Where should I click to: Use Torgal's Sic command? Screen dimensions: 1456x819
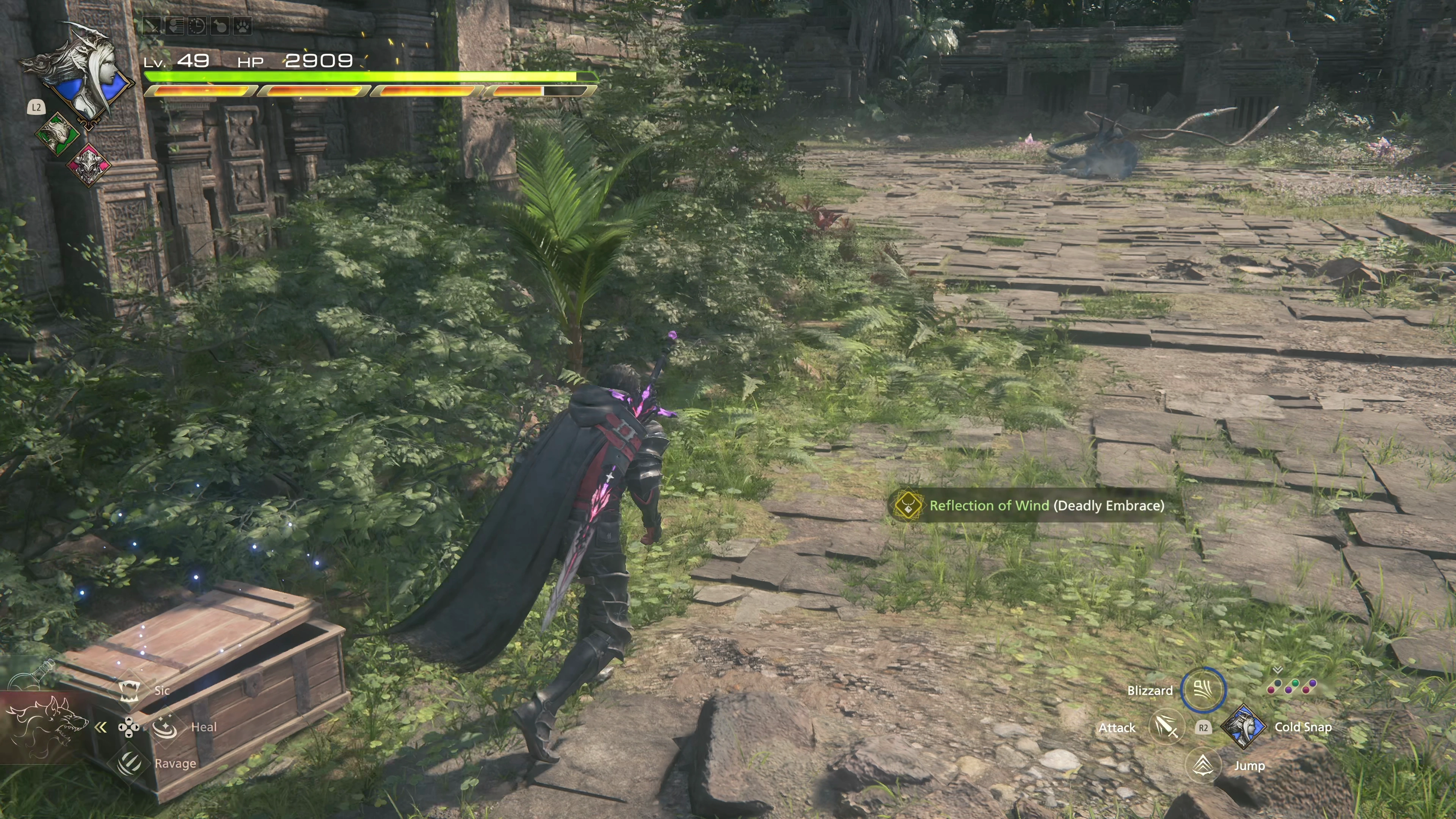pos(129,690)
